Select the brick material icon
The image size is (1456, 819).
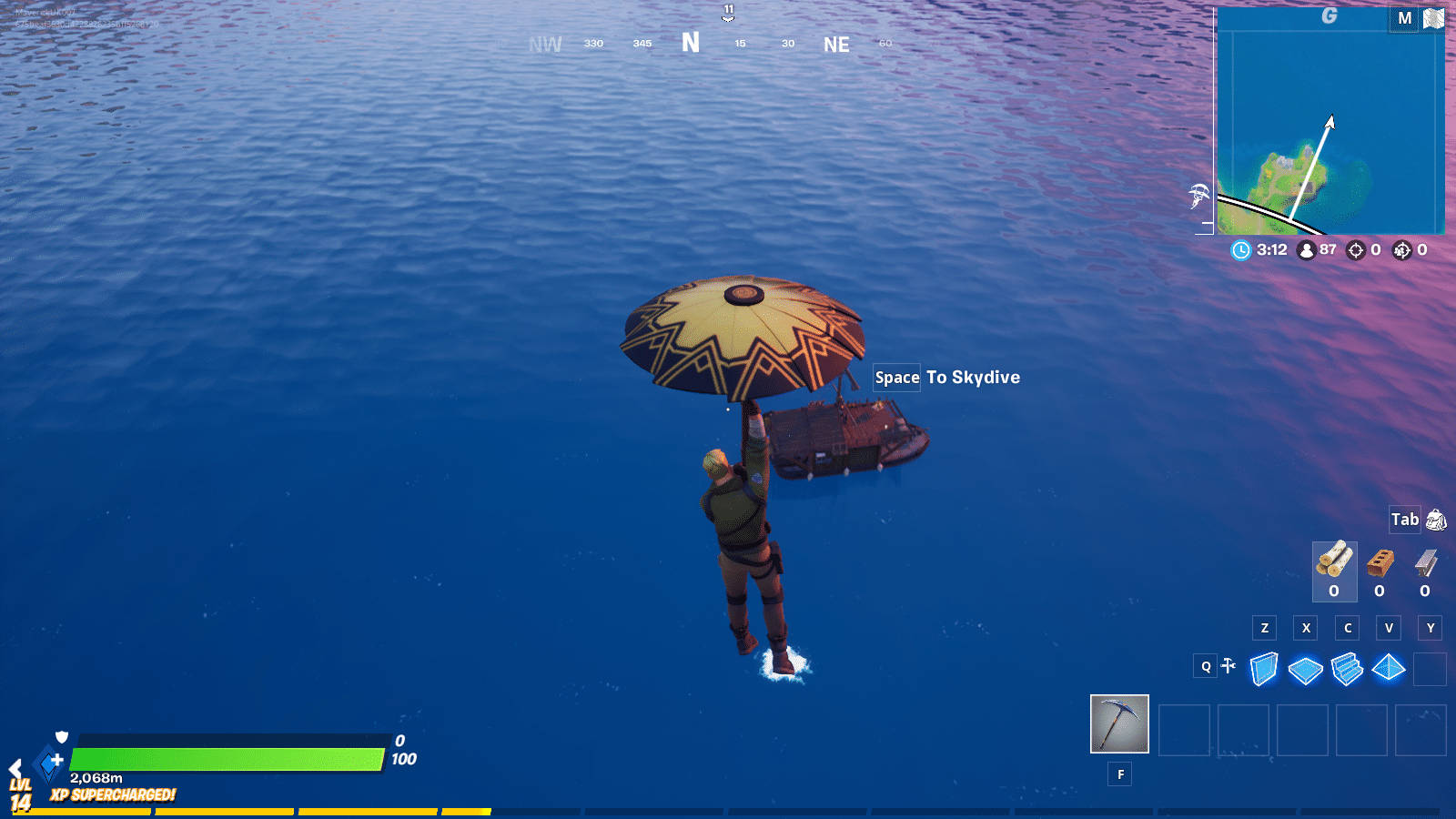(1380, 564)
